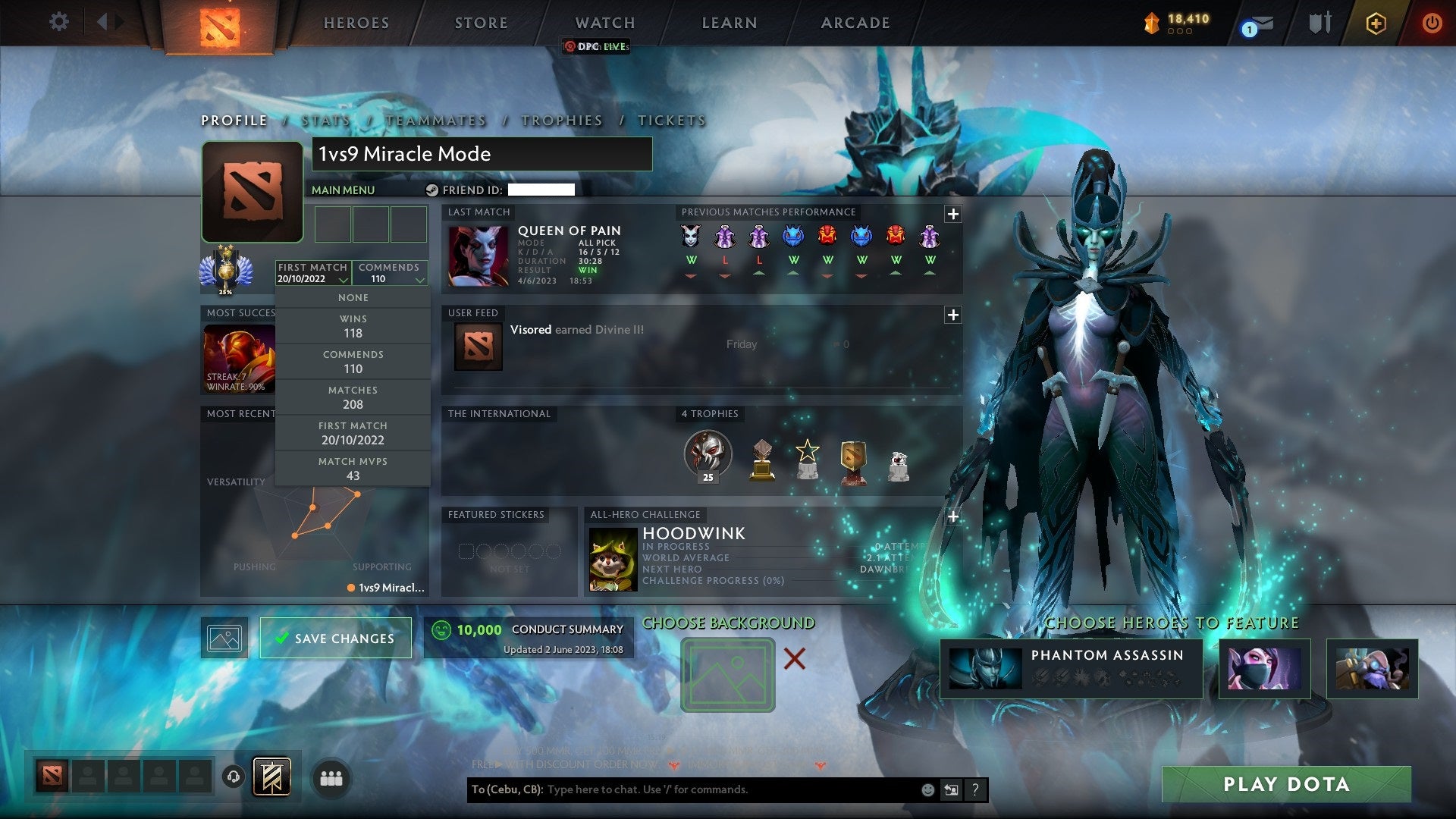Click the Armory icon in the top bar

(1319, 23)
